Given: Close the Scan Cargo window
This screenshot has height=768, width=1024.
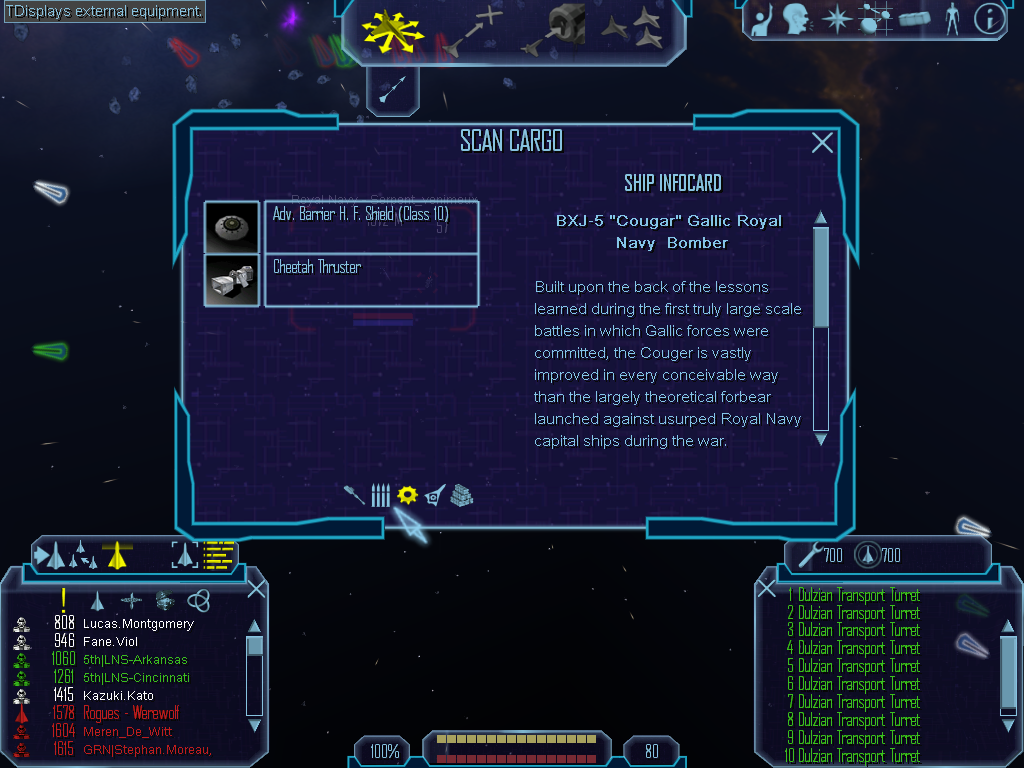Looking at the screenshot, I should [x=822, y=143].
